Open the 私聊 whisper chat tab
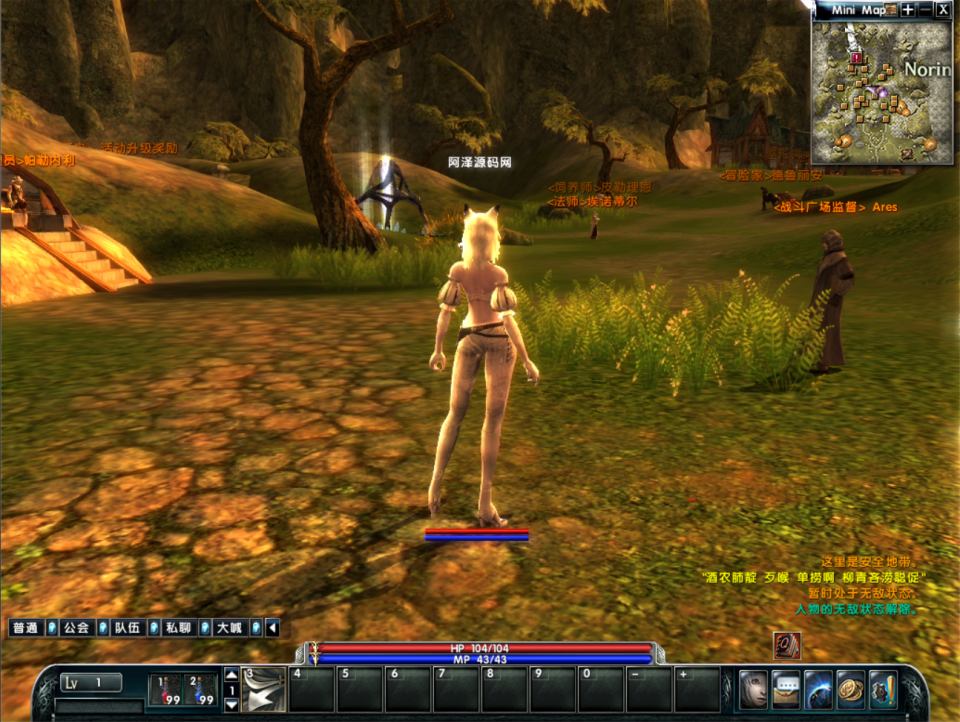The height and width of the screenshot is (722, 960). 178,628
